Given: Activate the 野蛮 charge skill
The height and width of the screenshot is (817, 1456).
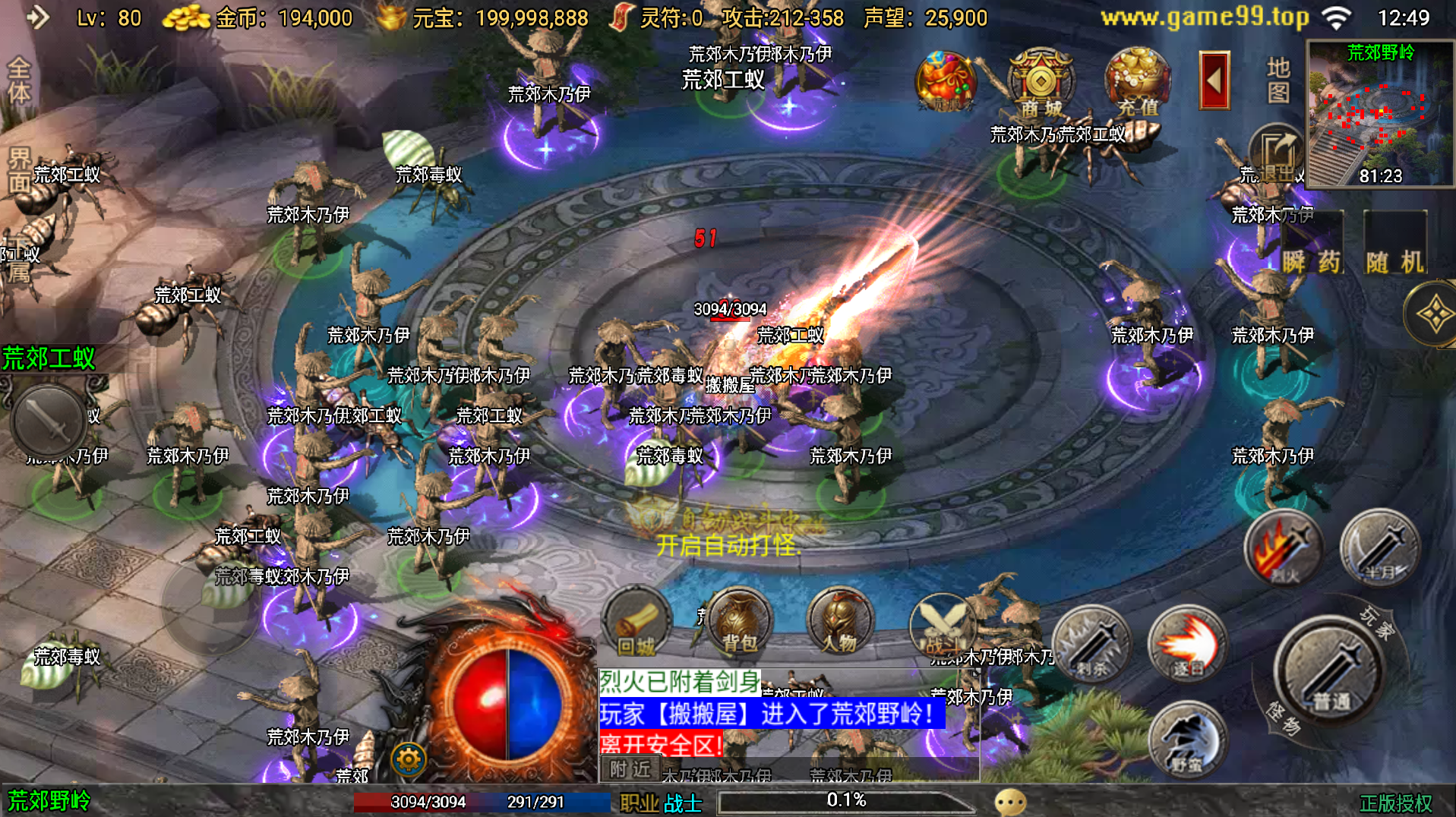Looking at the screenshot, I should coord(1186,740).
